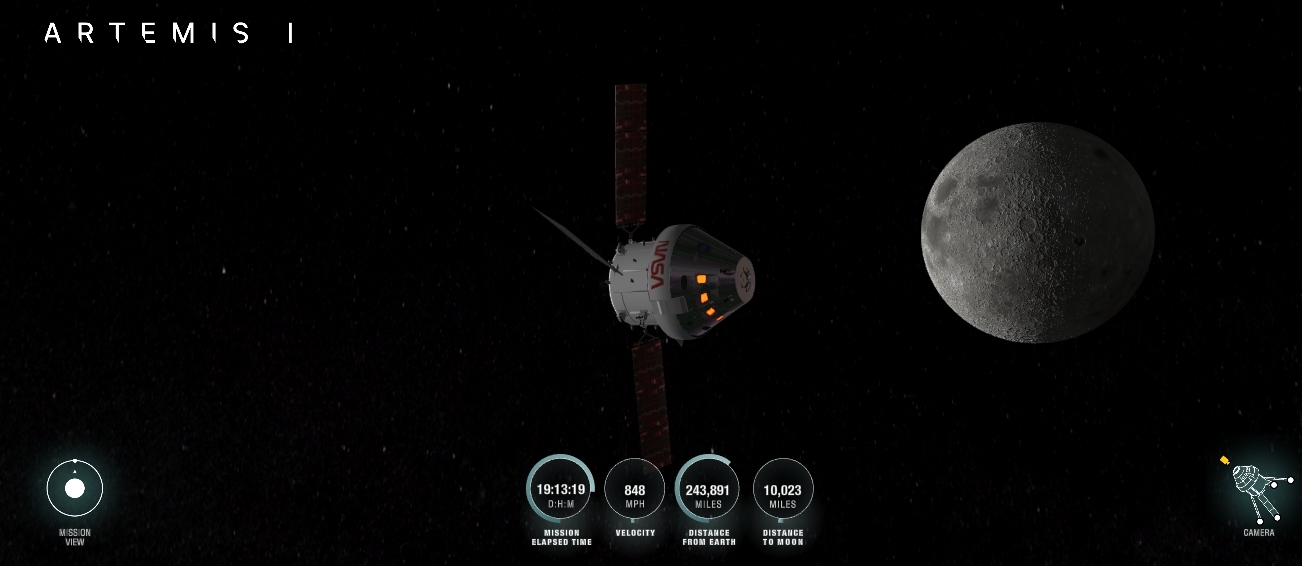This screenshot has height=566, width=1302.
Task: Select the yellow camera position marker
Action: click(1225, 461)
